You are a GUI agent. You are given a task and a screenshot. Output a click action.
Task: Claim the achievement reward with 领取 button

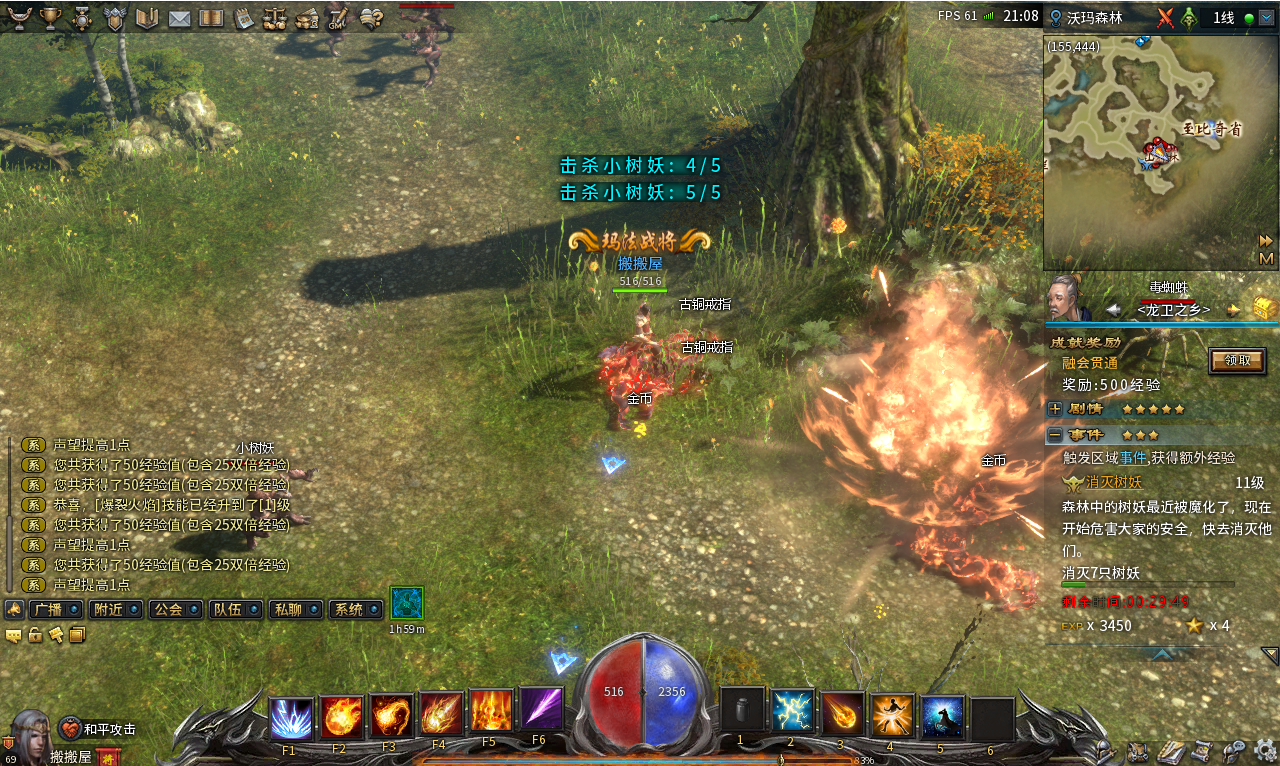click(1236, 361)
